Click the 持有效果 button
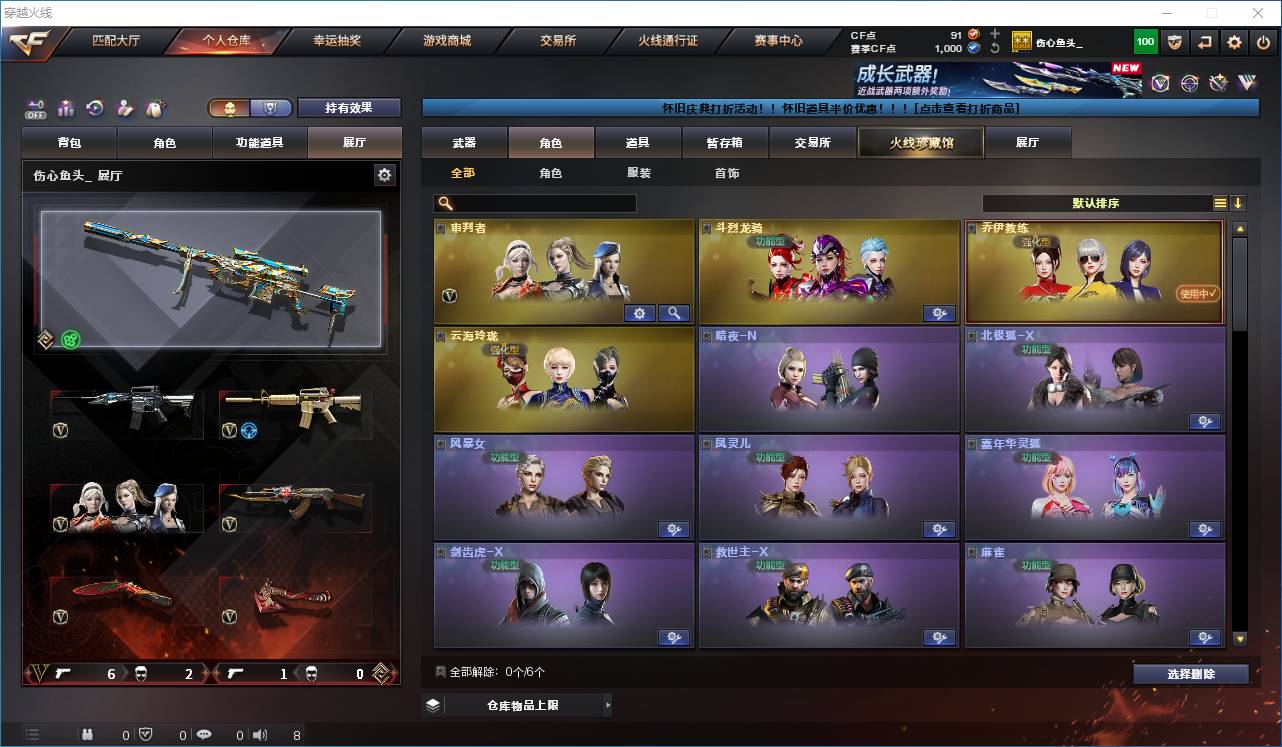The width and height of the screenshot is (1282, 747). click(x=348, y=108)
